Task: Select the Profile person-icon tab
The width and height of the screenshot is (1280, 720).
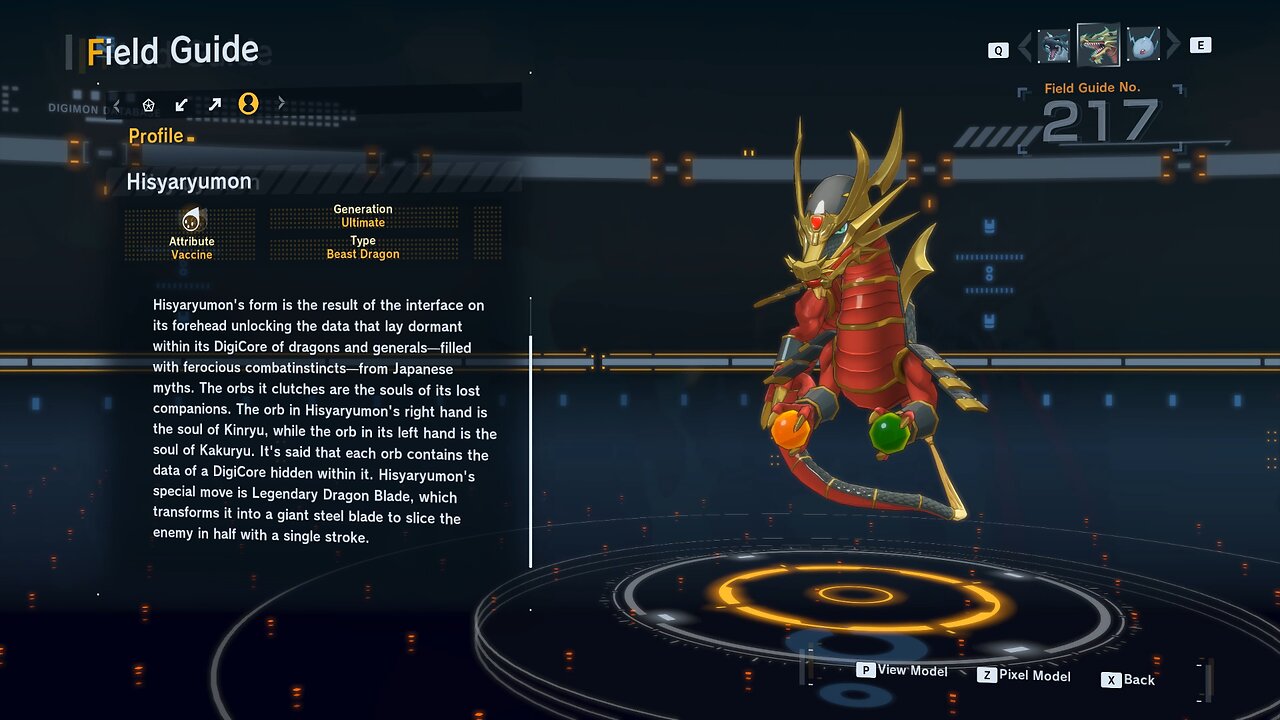Action: click(x=248, y=104)
